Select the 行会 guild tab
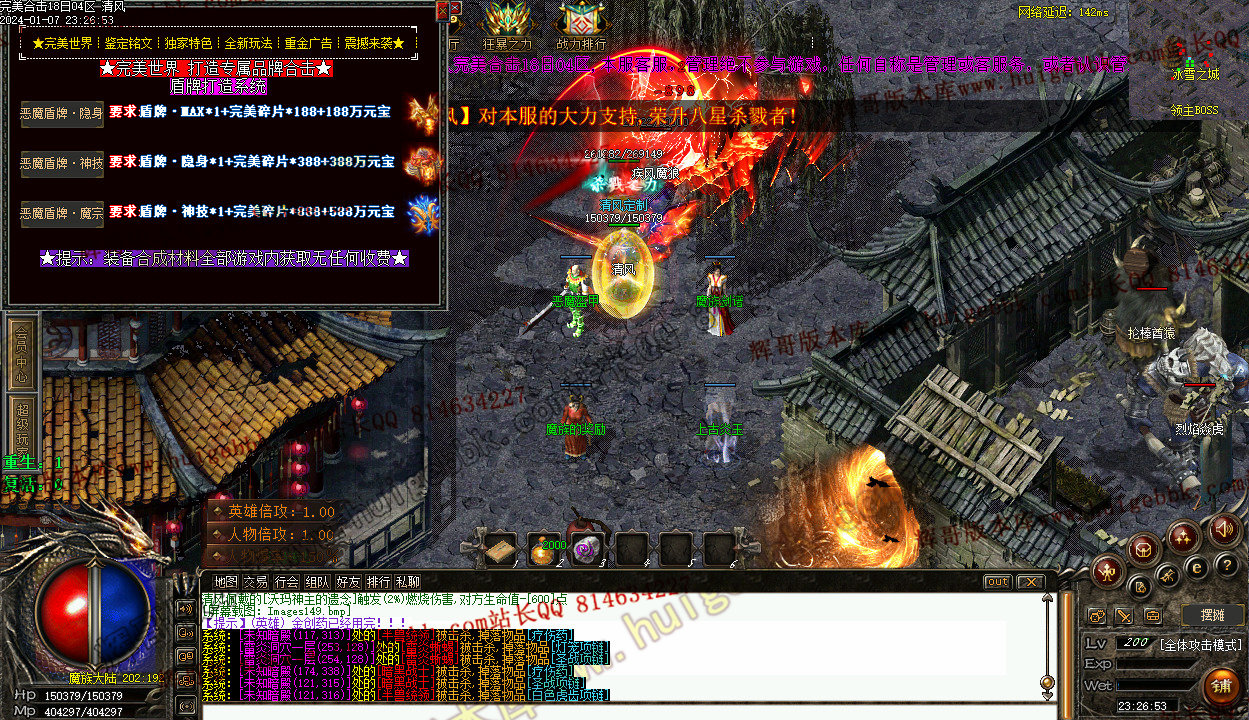This screenshot has width=1249, height=720. (287, 582)
